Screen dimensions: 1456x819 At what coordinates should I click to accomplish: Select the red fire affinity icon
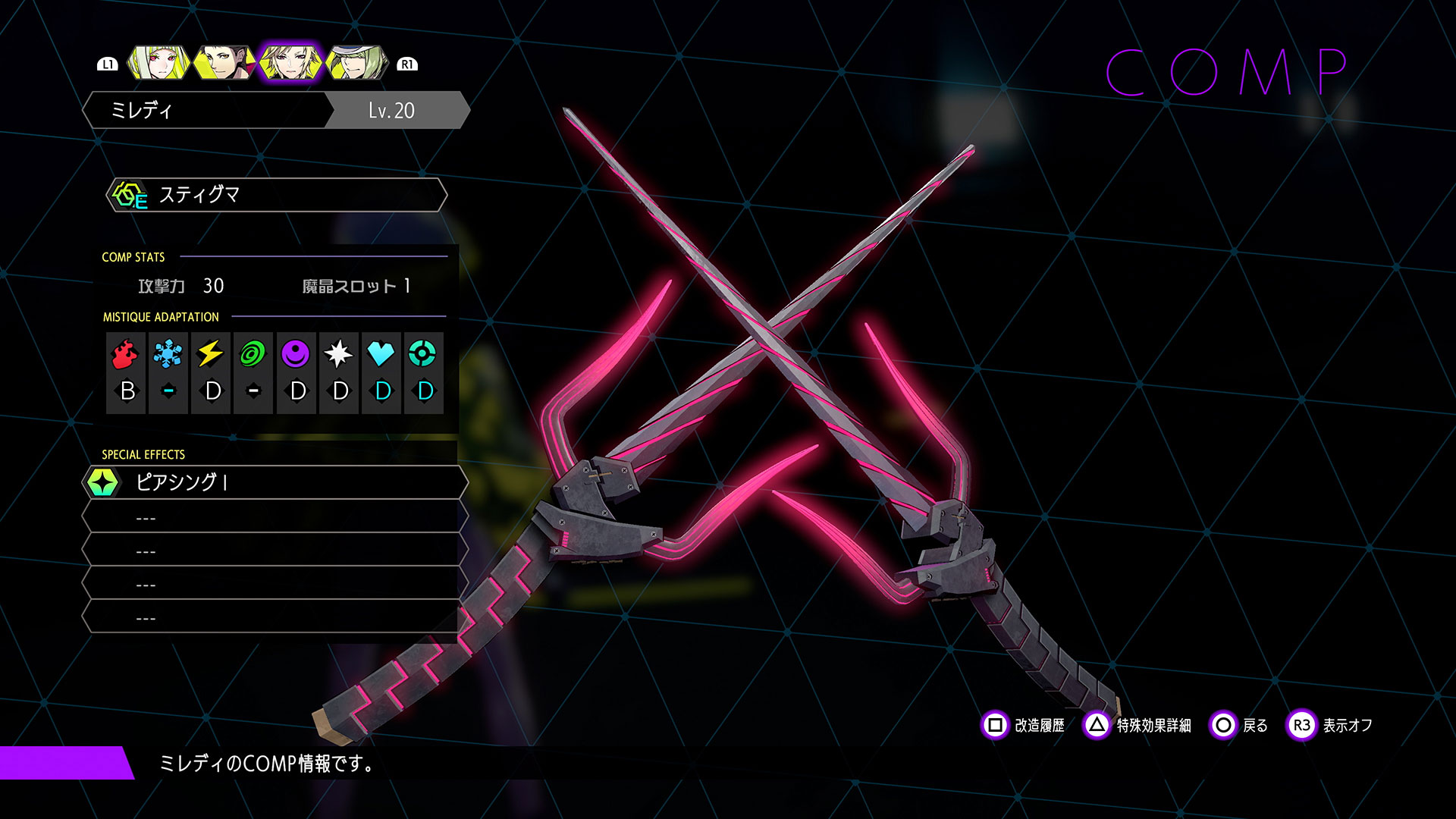pyautogui.click(x=126, y=353)
